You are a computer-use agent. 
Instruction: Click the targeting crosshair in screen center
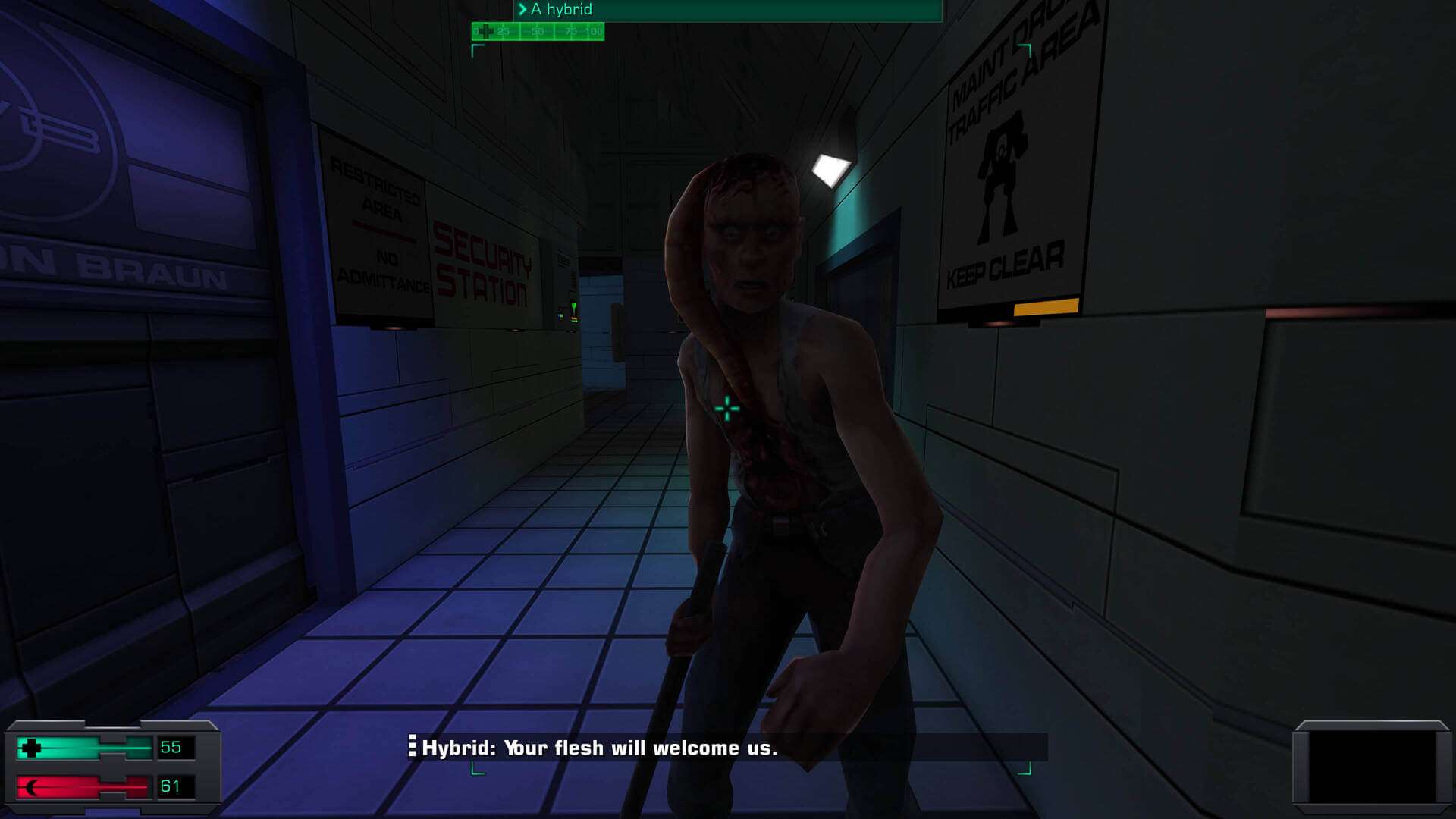(727, 408)
